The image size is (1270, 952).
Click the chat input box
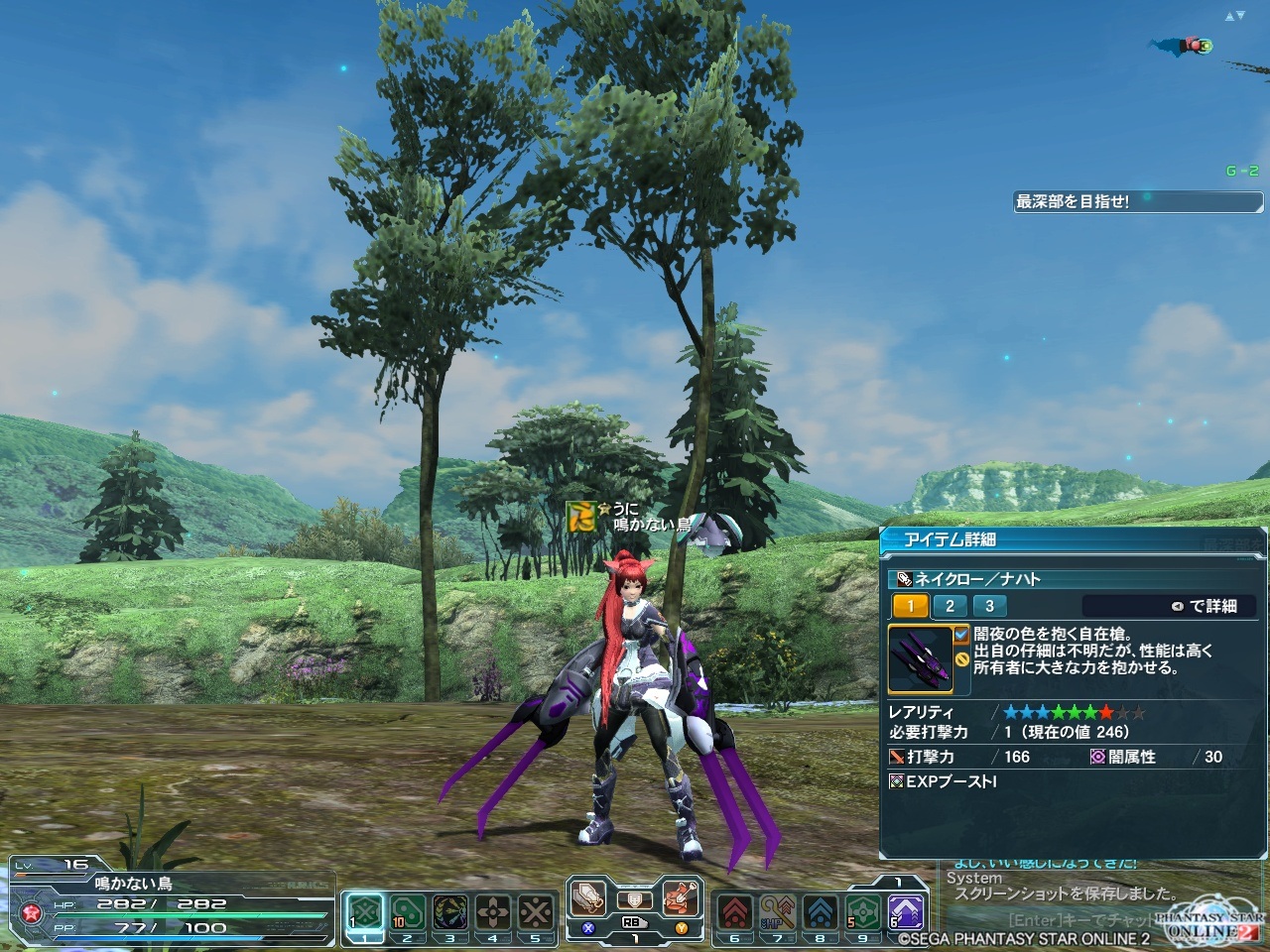coord(1052,920)
